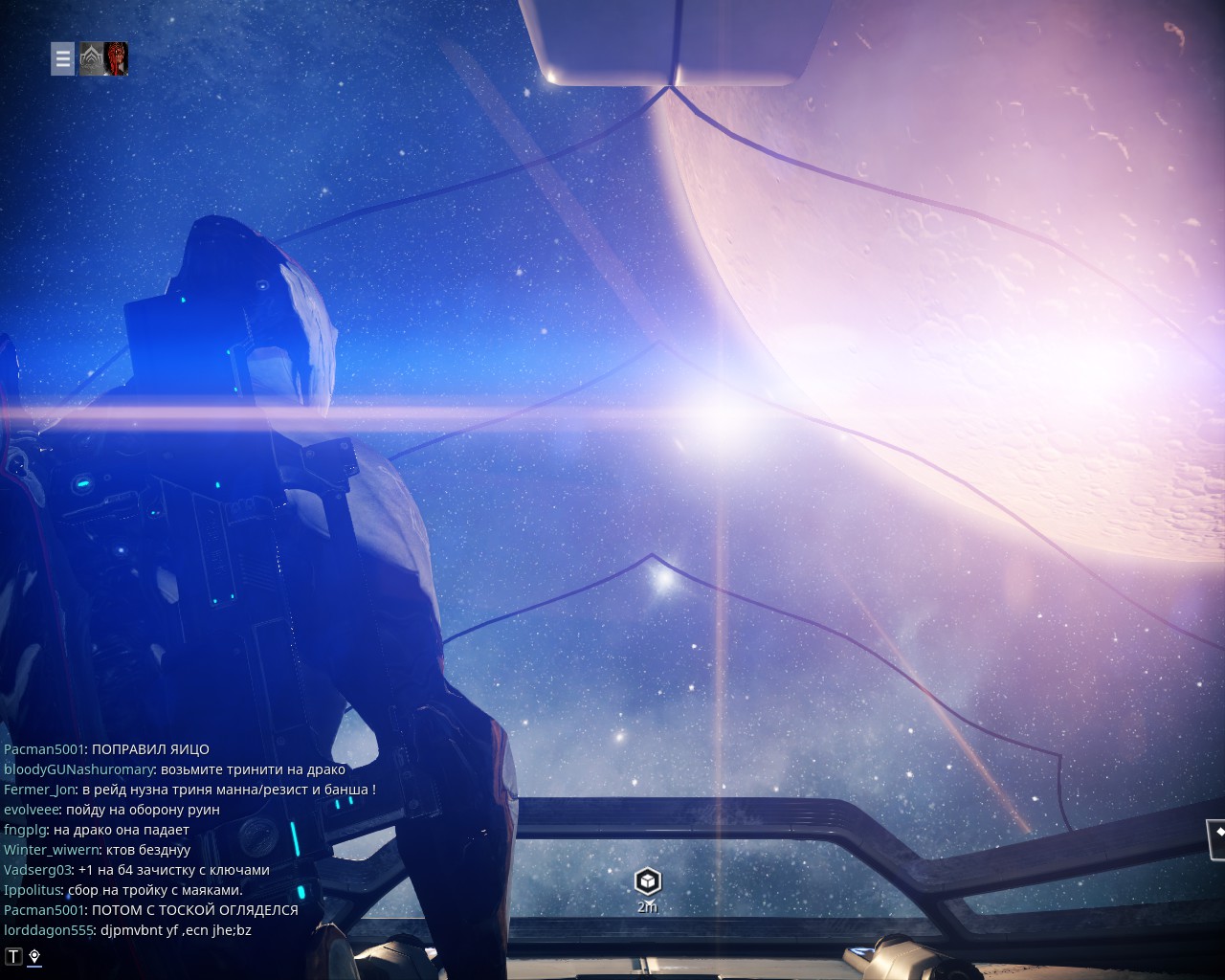This screenshot has width=1225, height=980.
Task: Click Winter_wiwern's chat name
Action: [51, 850]
